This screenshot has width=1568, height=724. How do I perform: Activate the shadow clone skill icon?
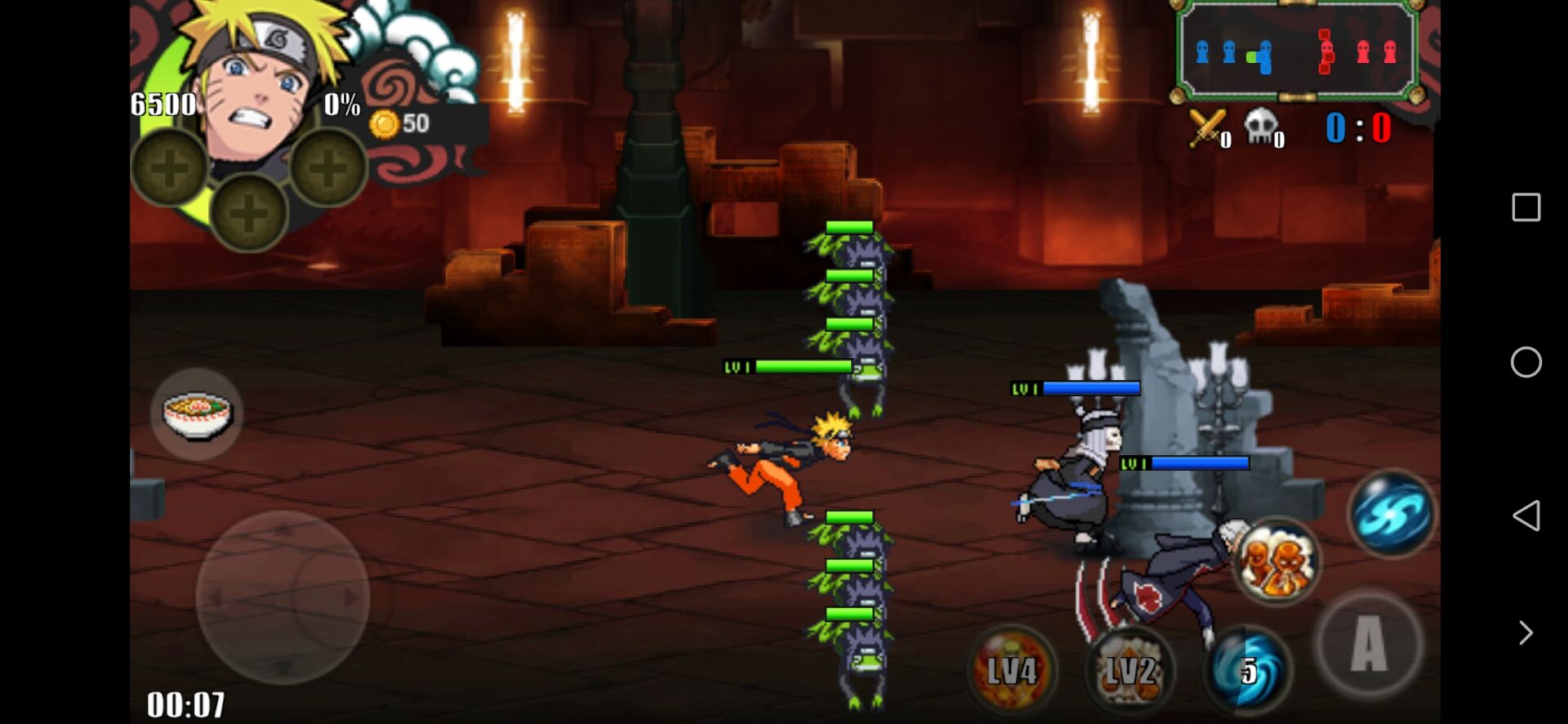click(x=1277, y=561)
